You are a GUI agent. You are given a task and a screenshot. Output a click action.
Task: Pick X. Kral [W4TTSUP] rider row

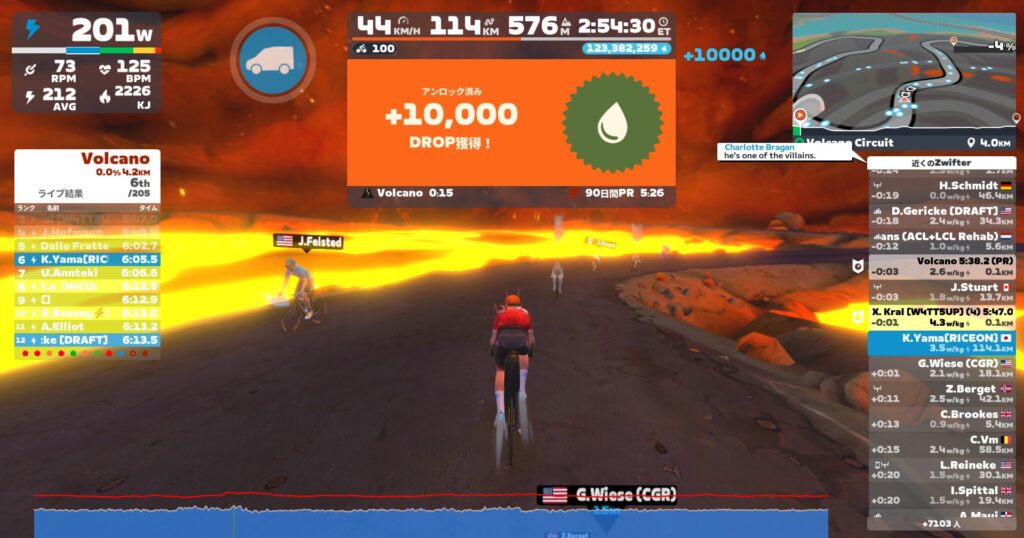click(940, 317)
